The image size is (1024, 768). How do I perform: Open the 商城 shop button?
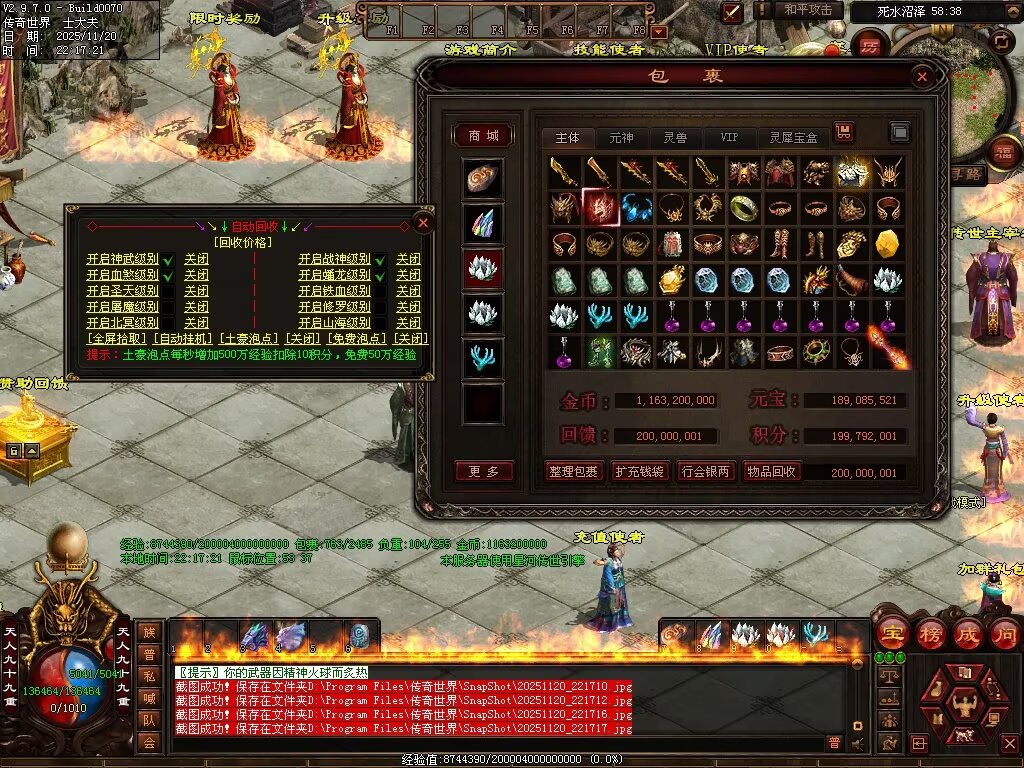click(484, 136)
